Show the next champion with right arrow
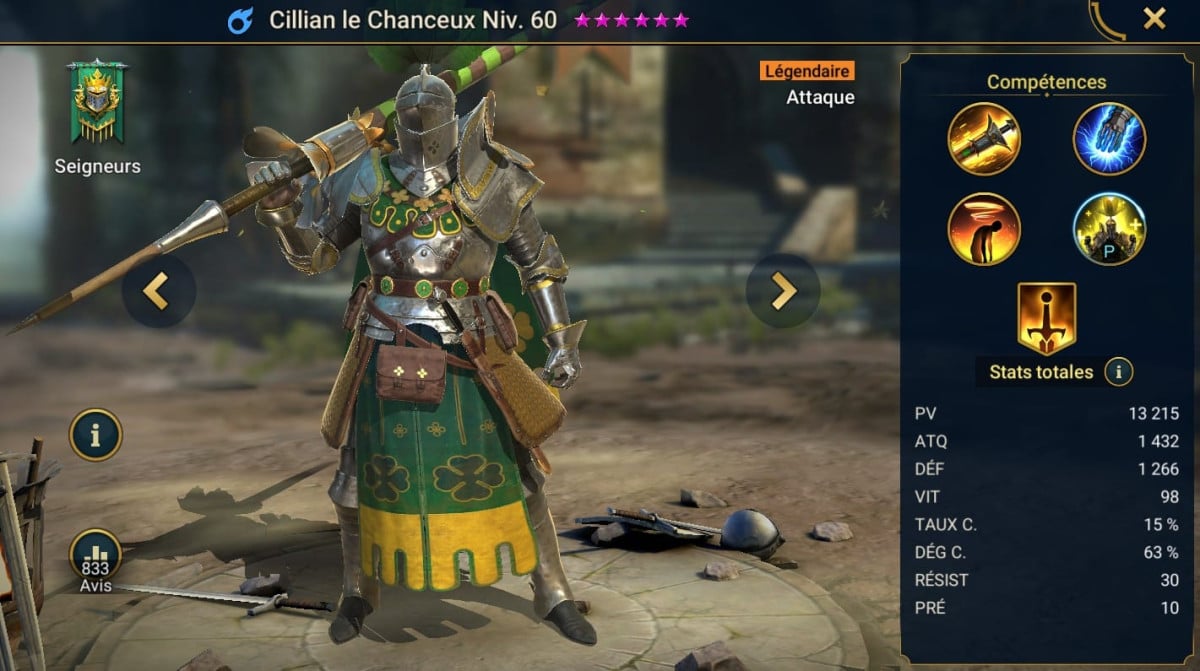1200x671 pixels. click(782, 291)
